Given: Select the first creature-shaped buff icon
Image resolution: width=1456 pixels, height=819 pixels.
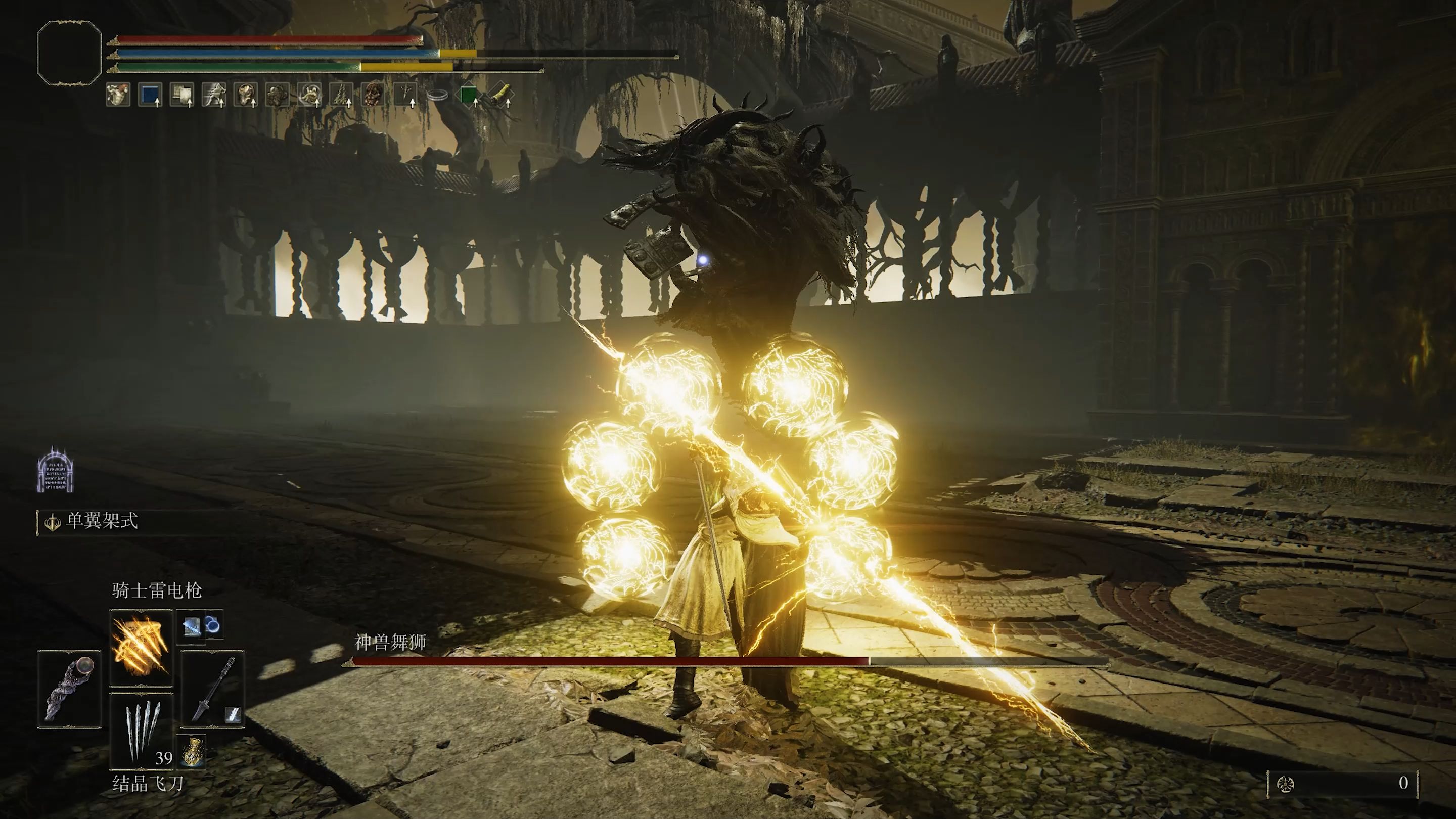Looking at the screenshot, I should point(118,95).
